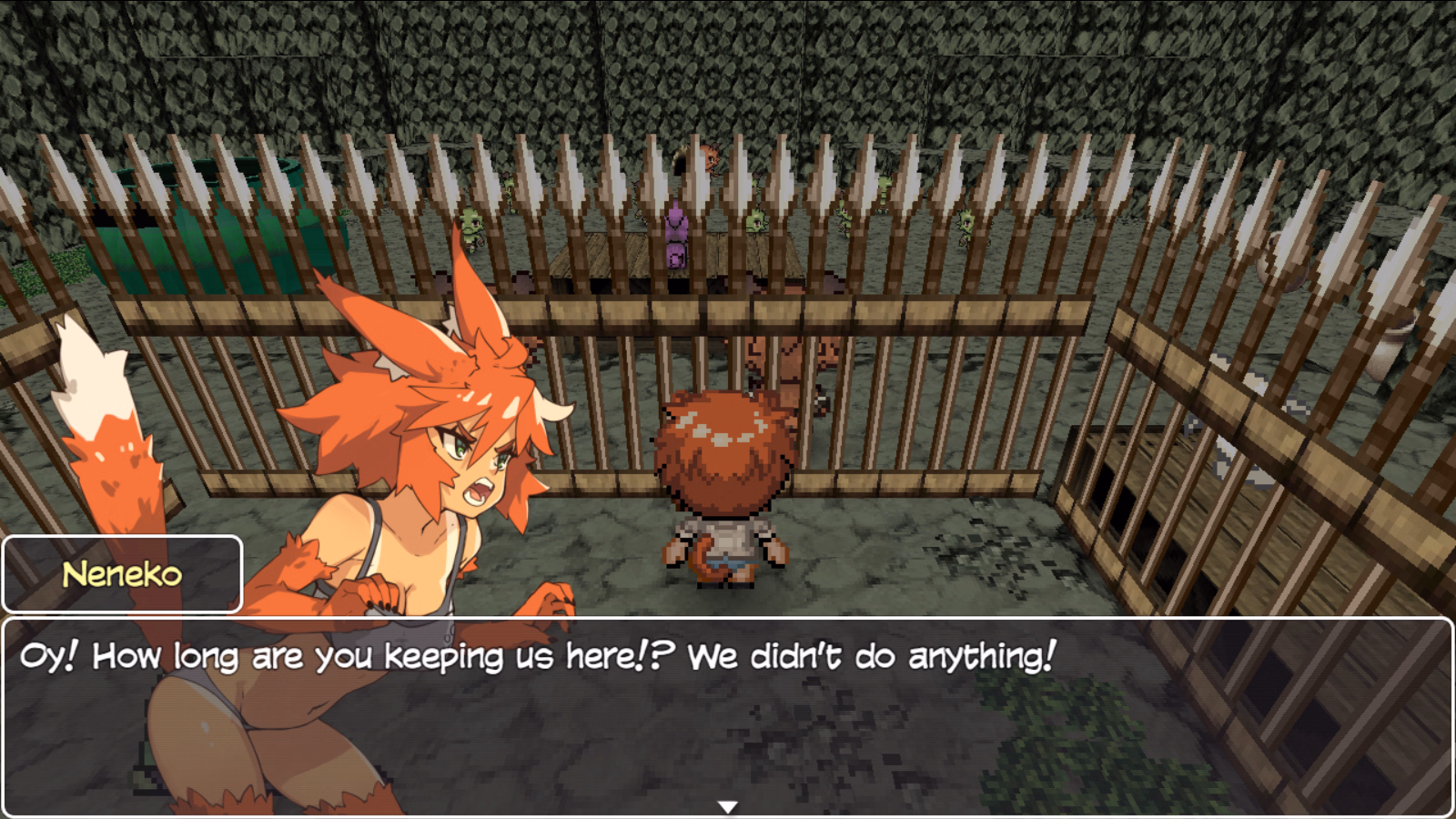Screen dimensions: 1456x819
Task: Advance the dialogue with the down arrow indicator
Action: 728,804
